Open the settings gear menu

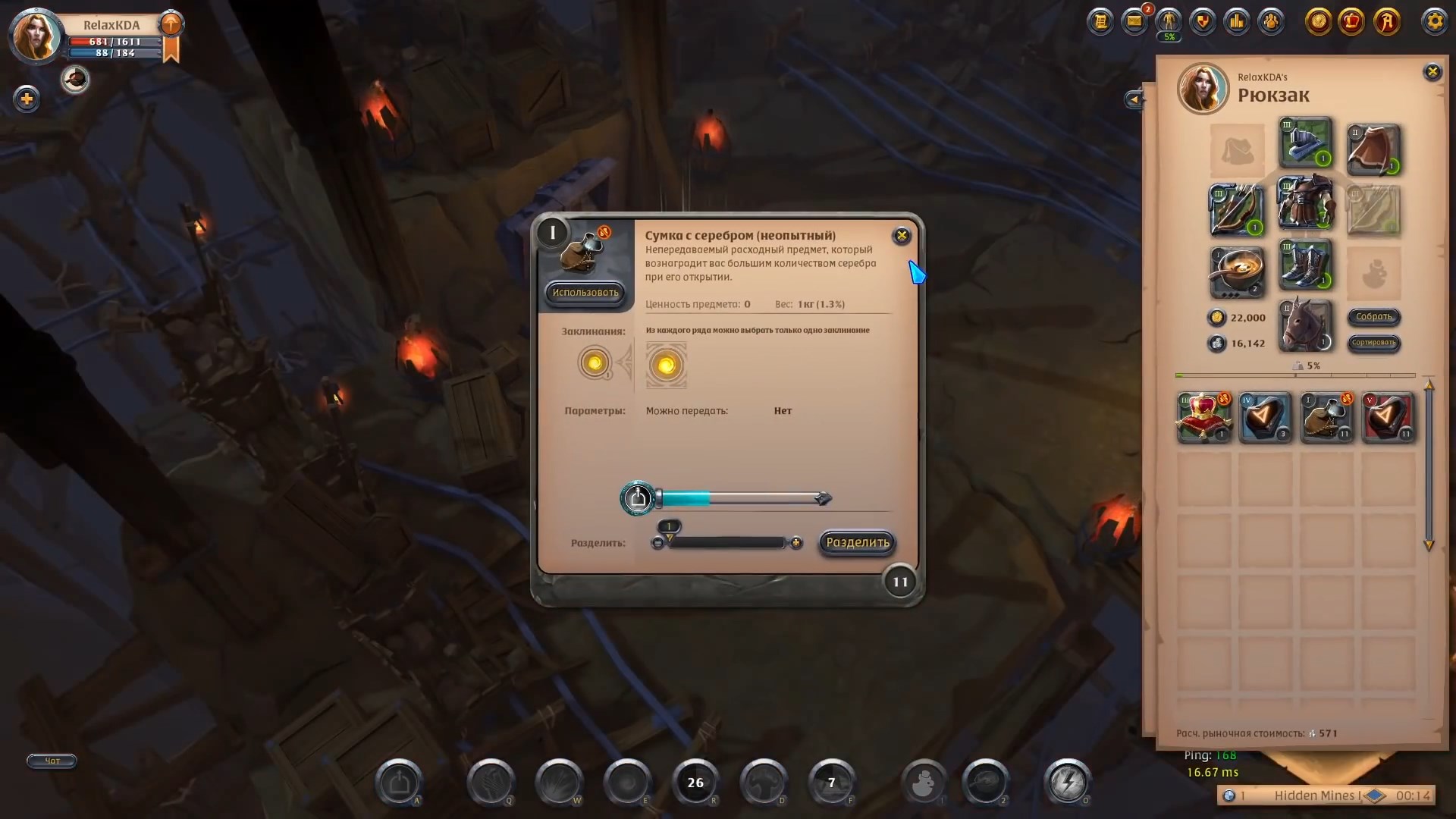tap(1435, 22)
